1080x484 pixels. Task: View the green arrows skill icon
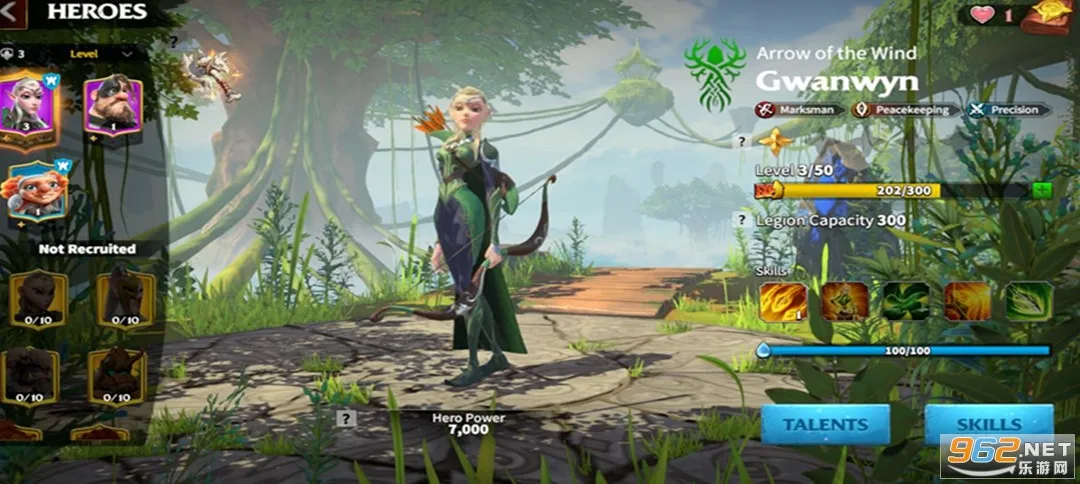pyautogui.click(x=1028, y=301)
